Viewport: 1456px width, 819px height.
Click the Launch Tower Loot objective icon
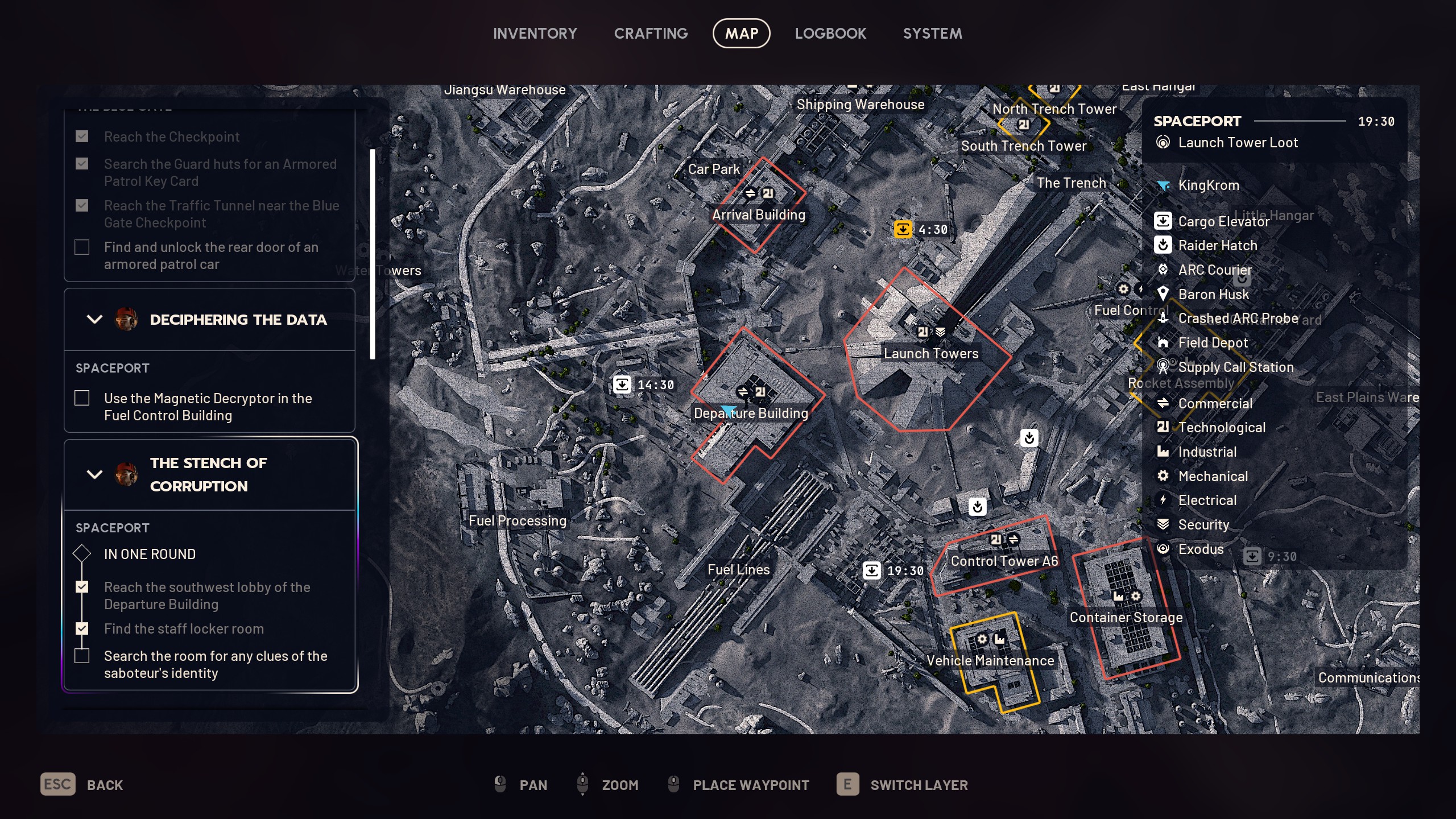1164,142
